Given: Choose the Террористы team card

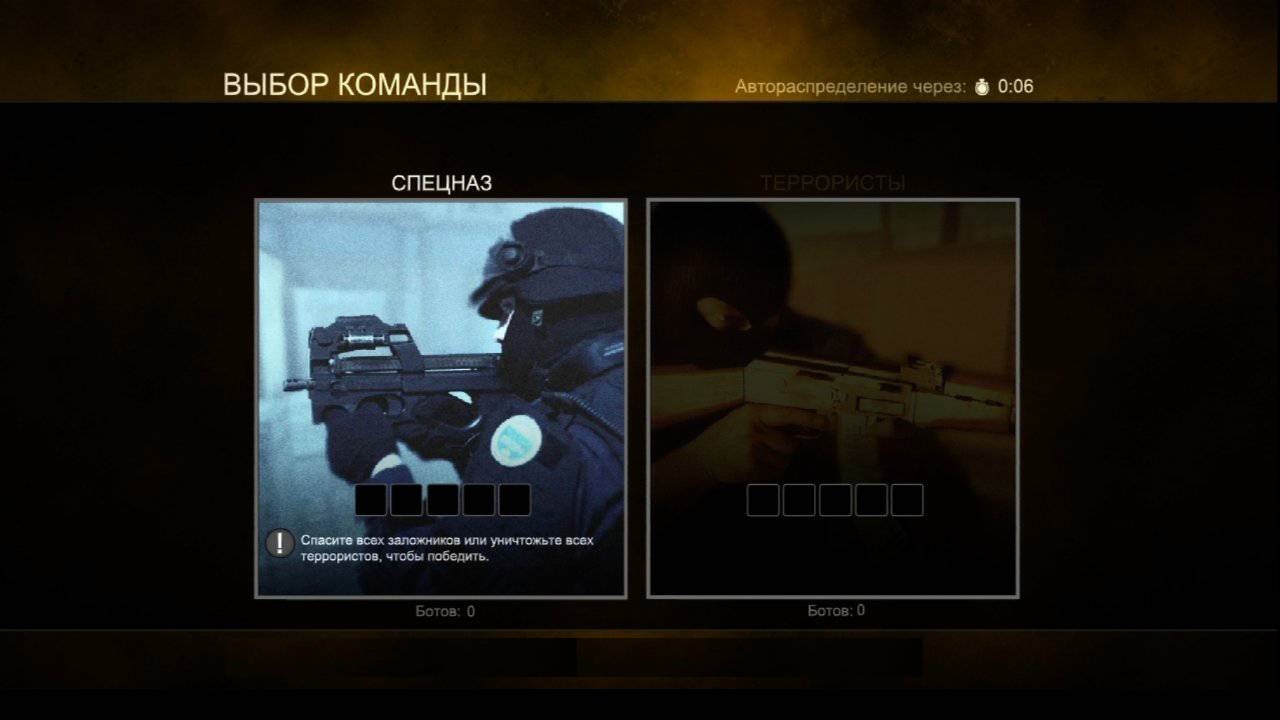Looking at the screenshot, I should [832, 398].
